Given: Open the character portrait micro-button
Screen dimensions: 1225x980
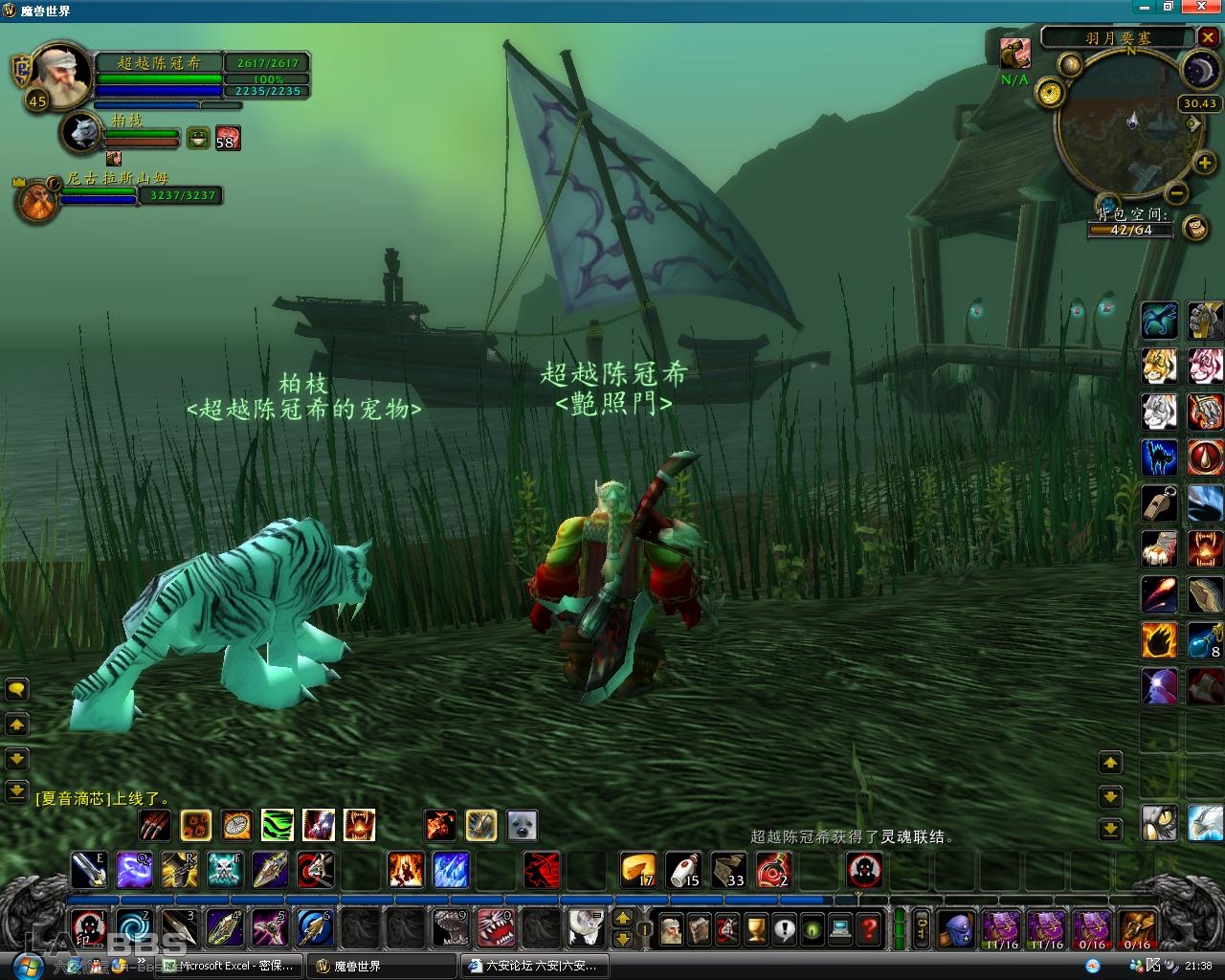Looking at the screenshot, I should pyautogui.click(x=671, y=928).
